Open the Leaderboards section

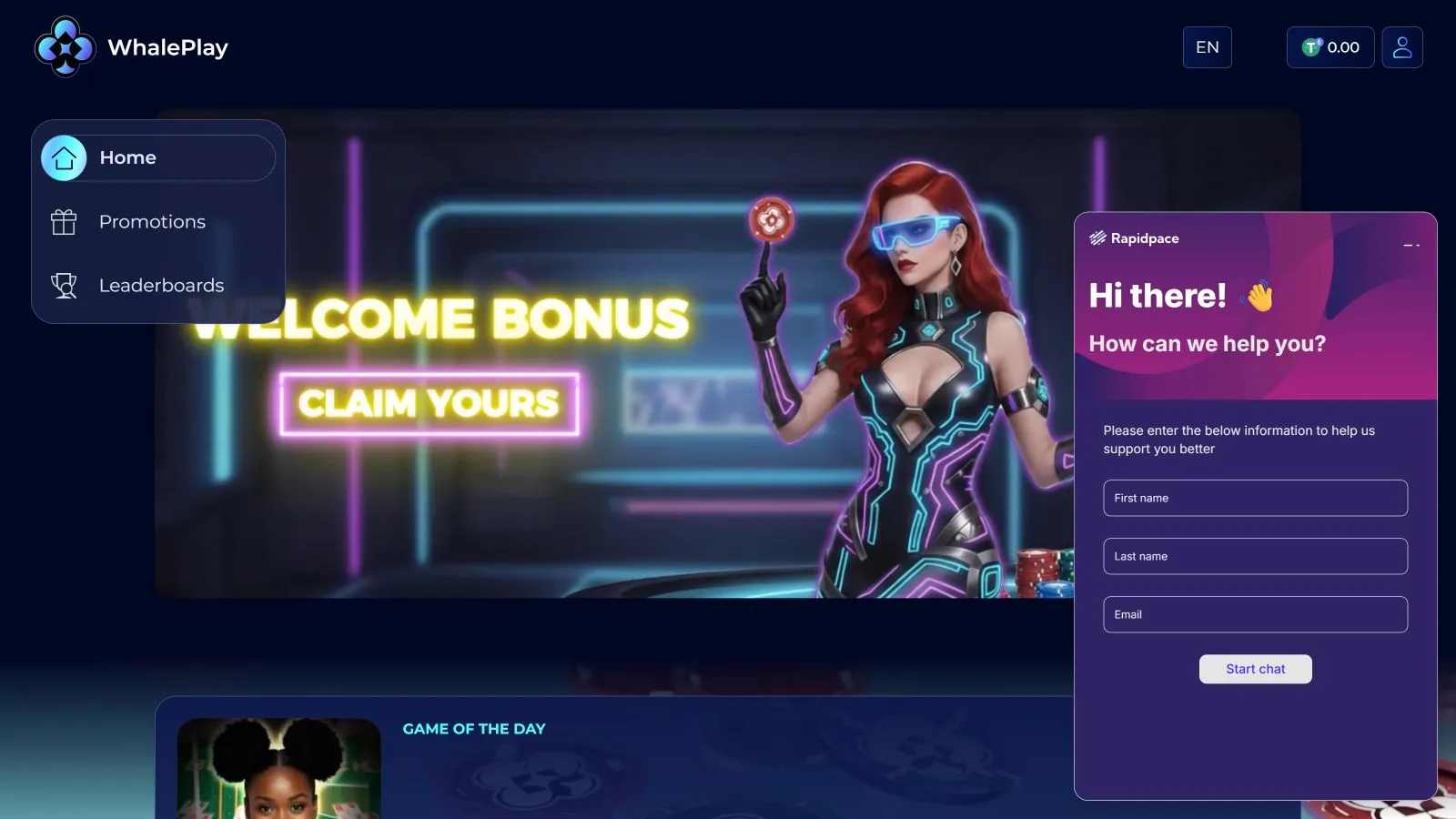161,286
